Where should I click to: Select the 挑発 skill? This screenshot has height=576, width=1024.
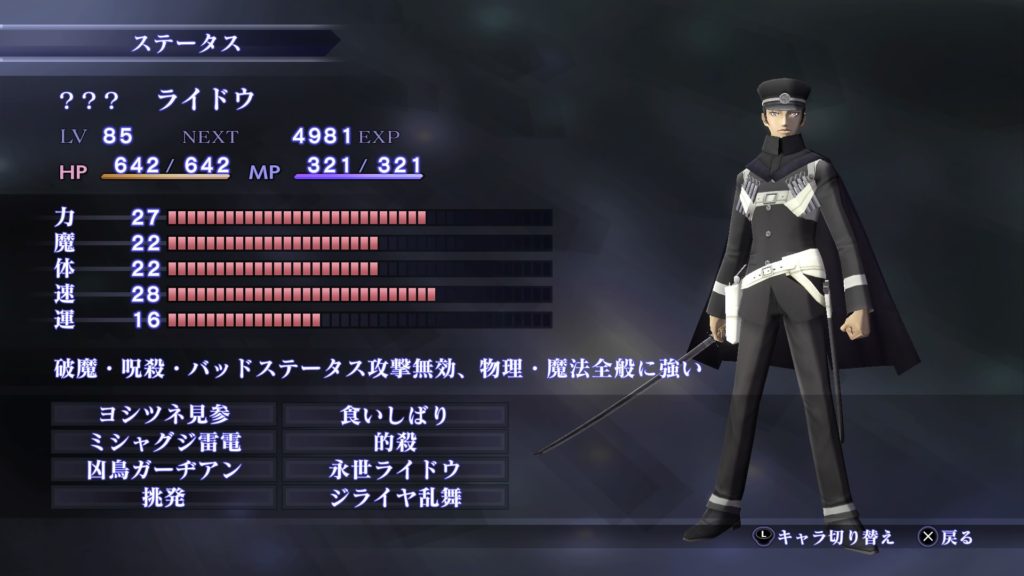163,497
